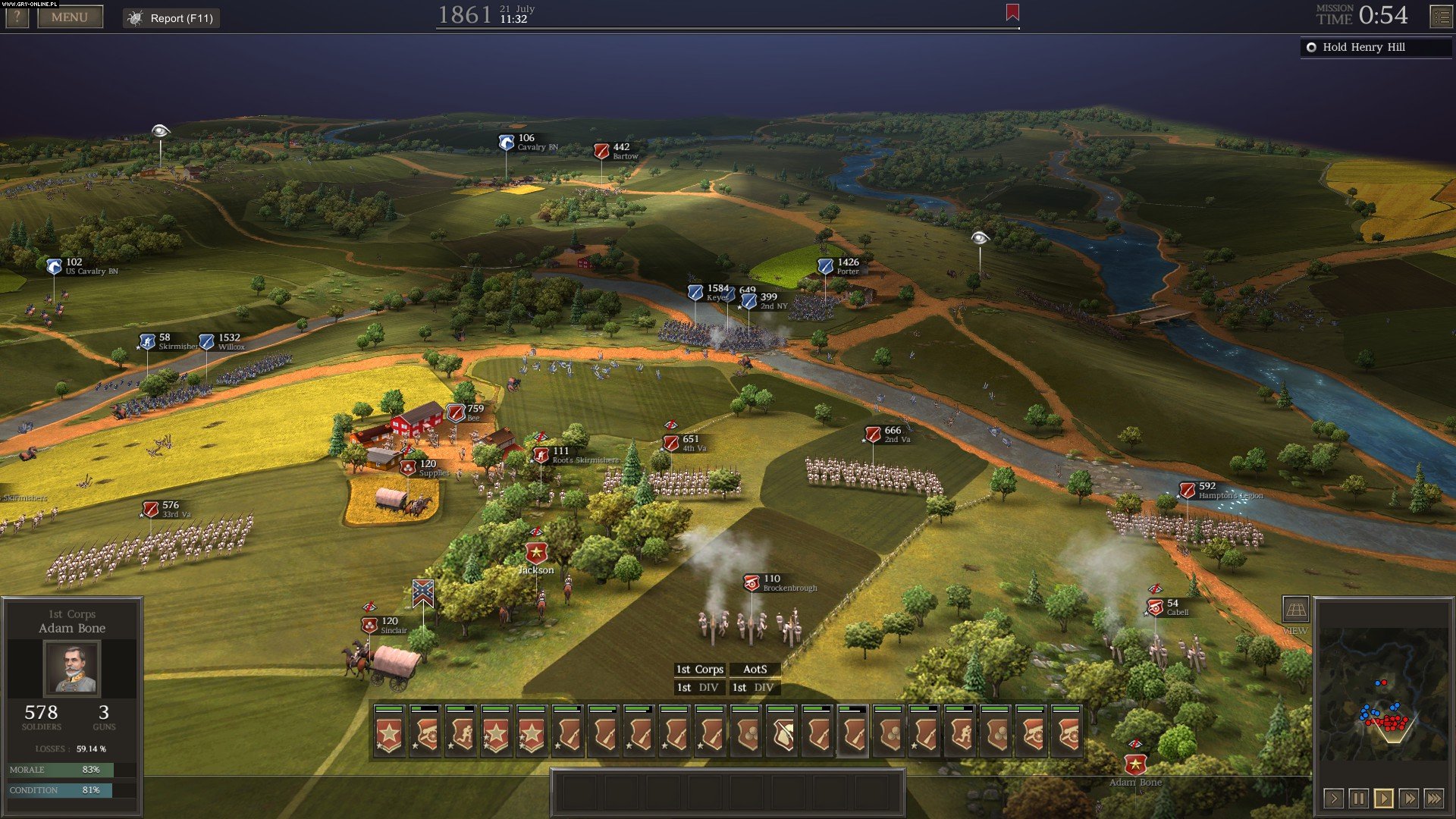The height and width of the screenshot is (819, 1456).
Task: Toggle the VIEW grid button
Action: 1295,610
